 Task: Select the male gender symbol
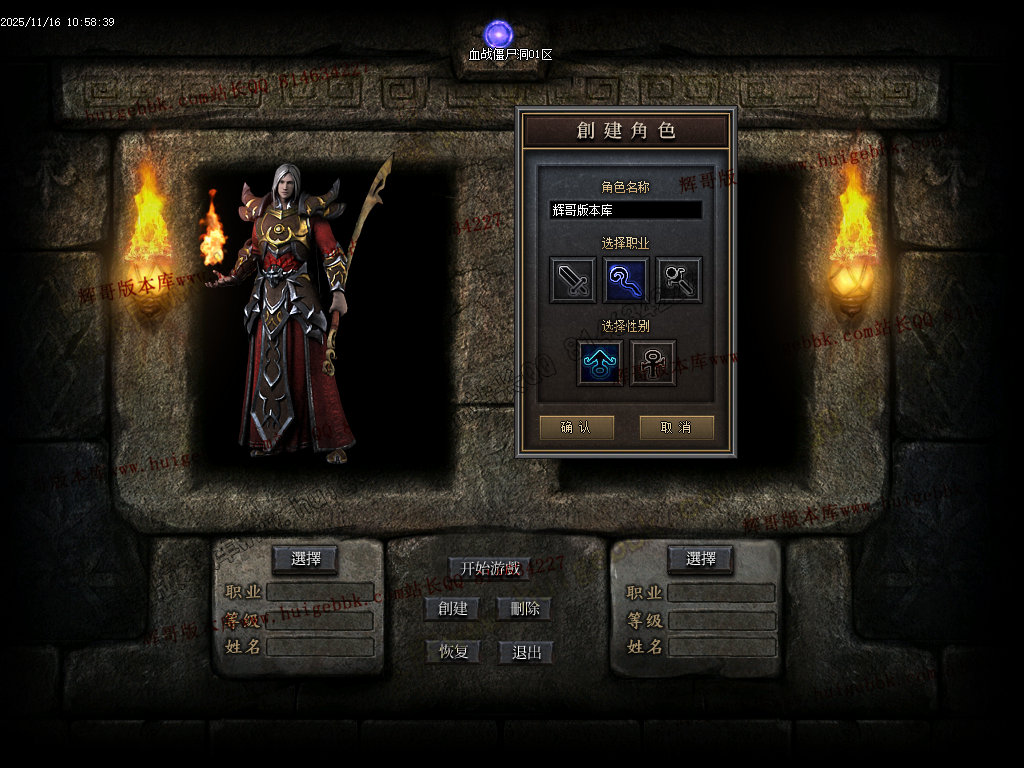pos(600,363)
